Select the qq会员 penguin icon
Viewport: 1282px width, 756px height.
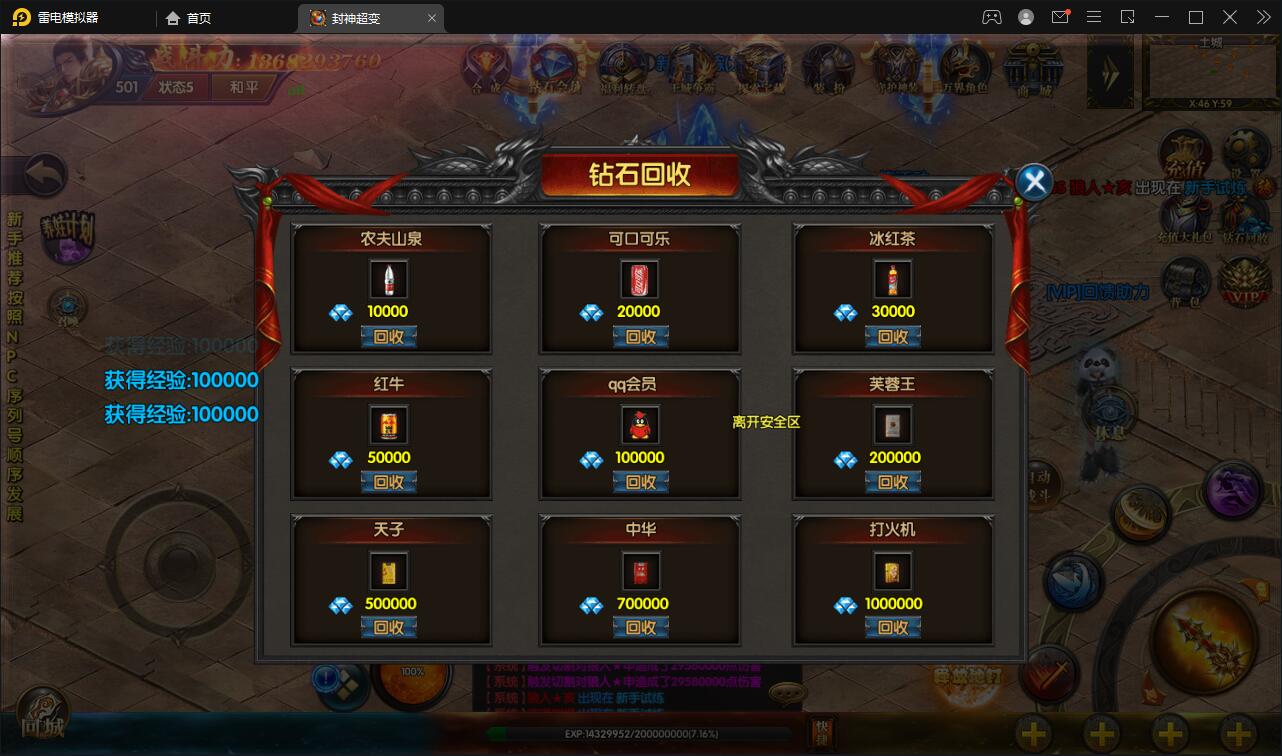(640, 426)
